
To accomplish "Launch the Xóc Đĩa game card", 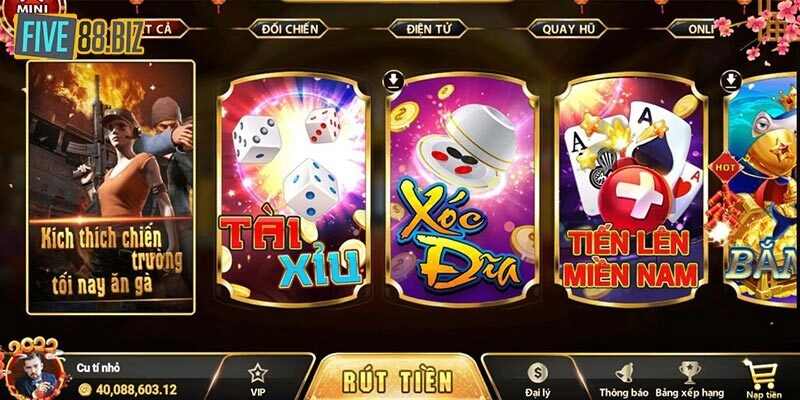I will [462, 188].
